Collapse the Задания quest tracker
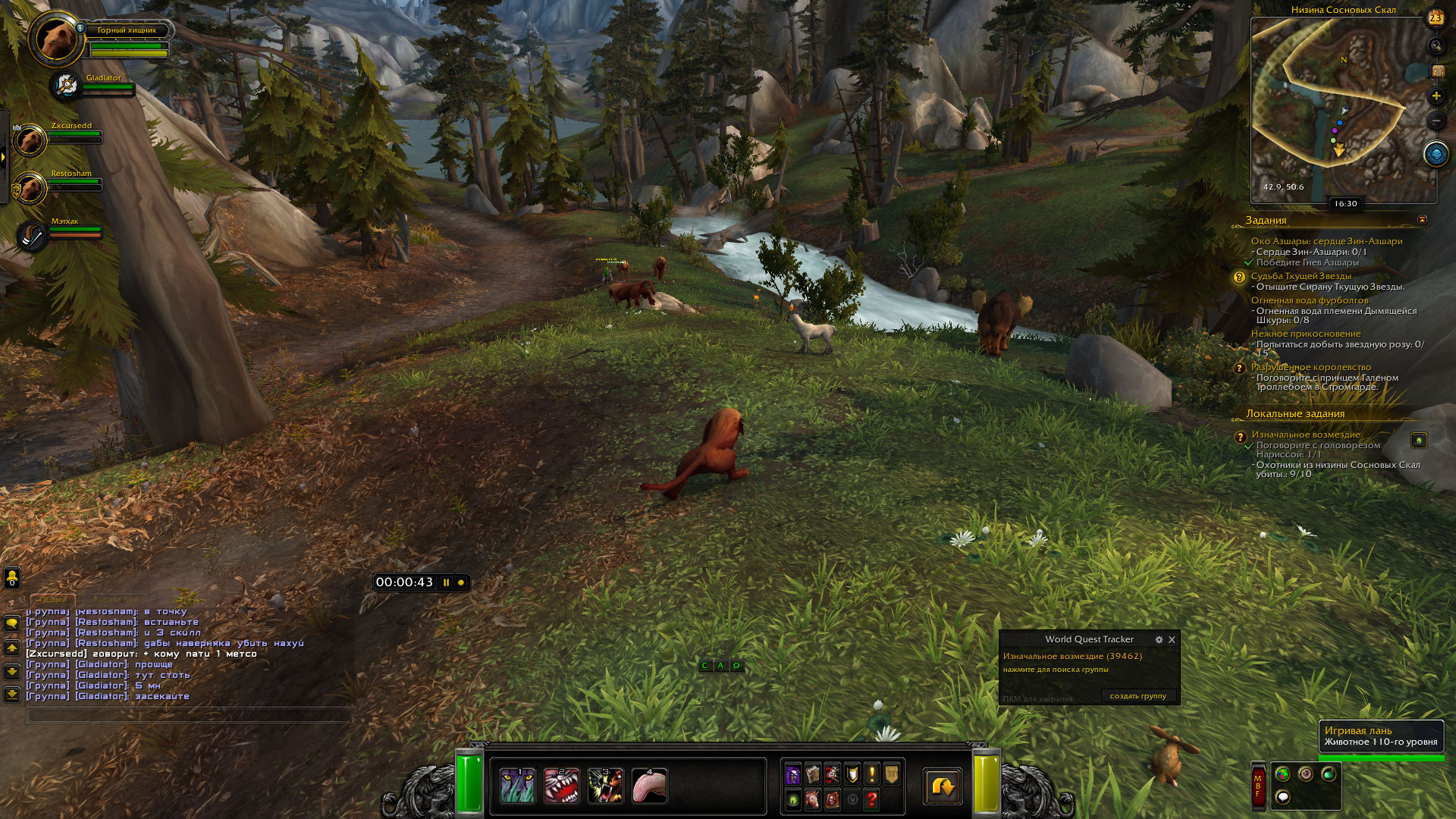Image resolution: width=1456 pixels, height=819 pixels. coord(1422,220)
